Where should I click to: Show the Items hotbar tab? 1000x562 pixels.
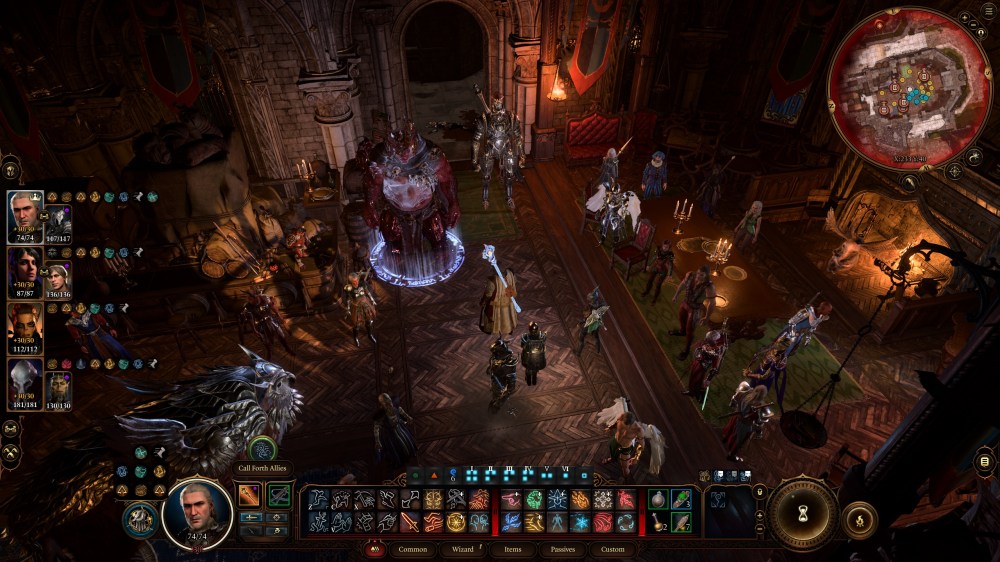(512, 549)
